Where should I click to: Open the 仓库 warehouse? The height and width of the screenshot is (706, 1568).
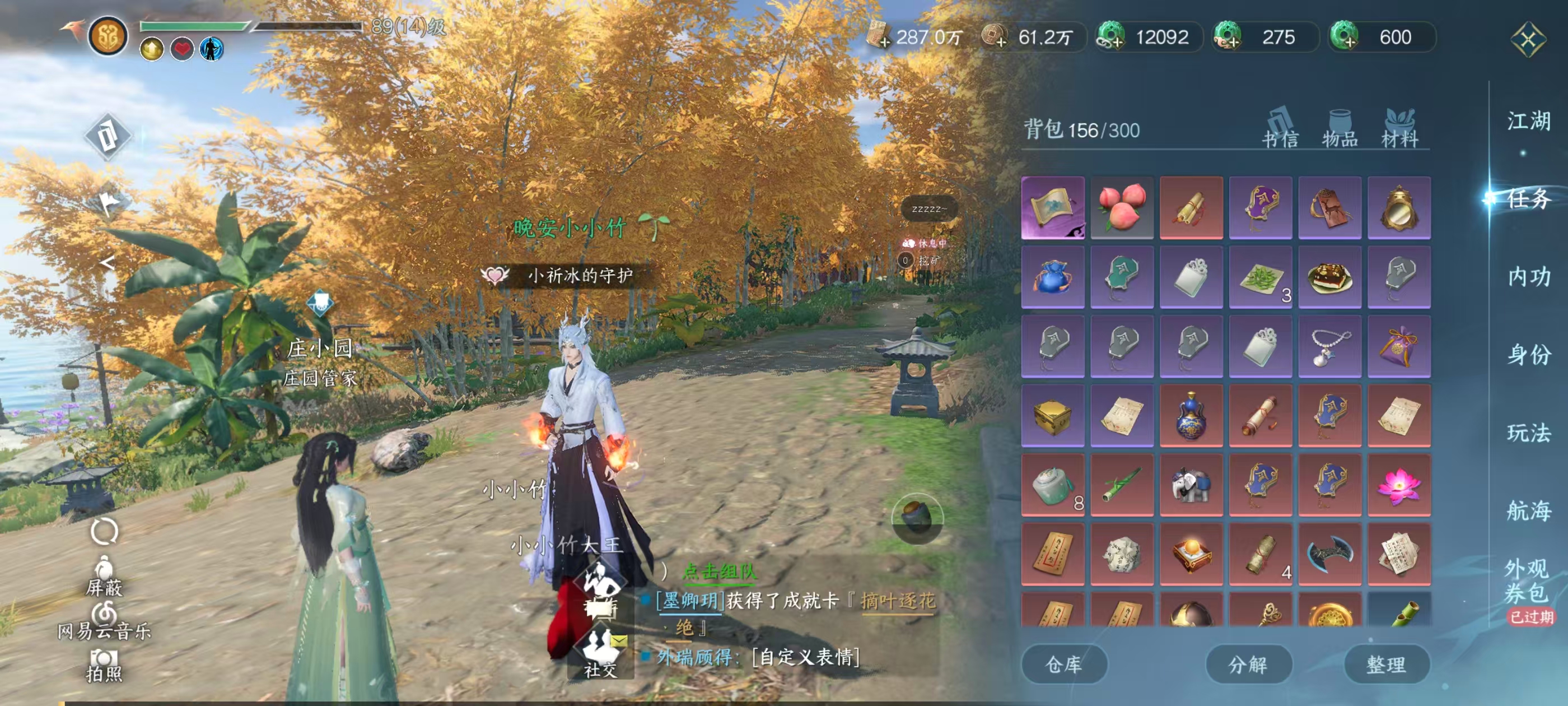[x=1063, y=665]
